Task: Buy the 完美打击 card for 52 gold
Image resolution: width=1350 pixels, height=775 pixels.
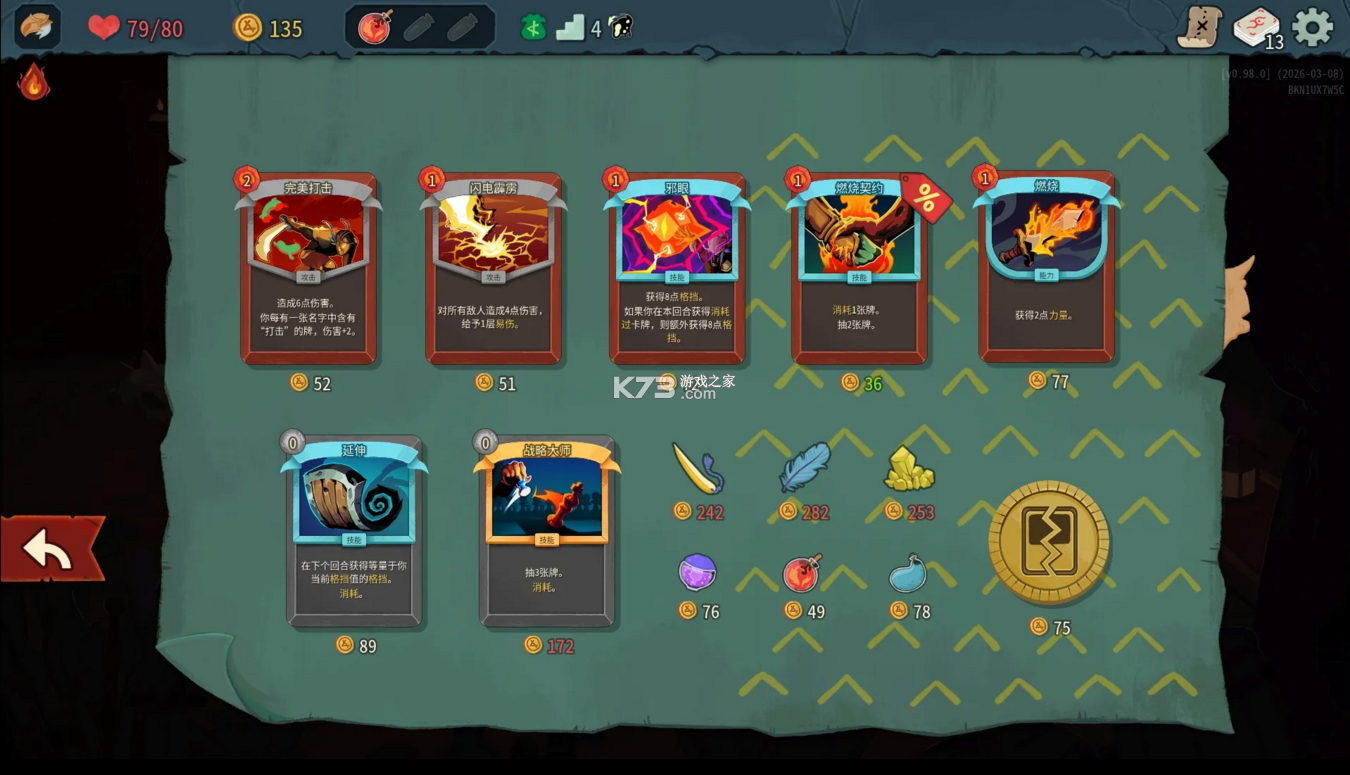Action: (308, 268)
